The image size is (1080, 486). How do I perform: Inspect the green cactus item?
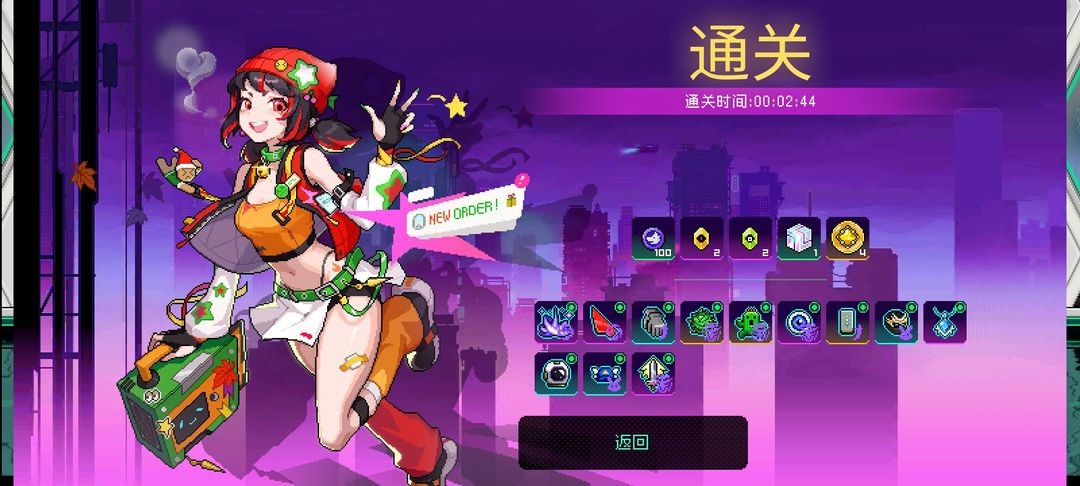[x=751, y=322]
